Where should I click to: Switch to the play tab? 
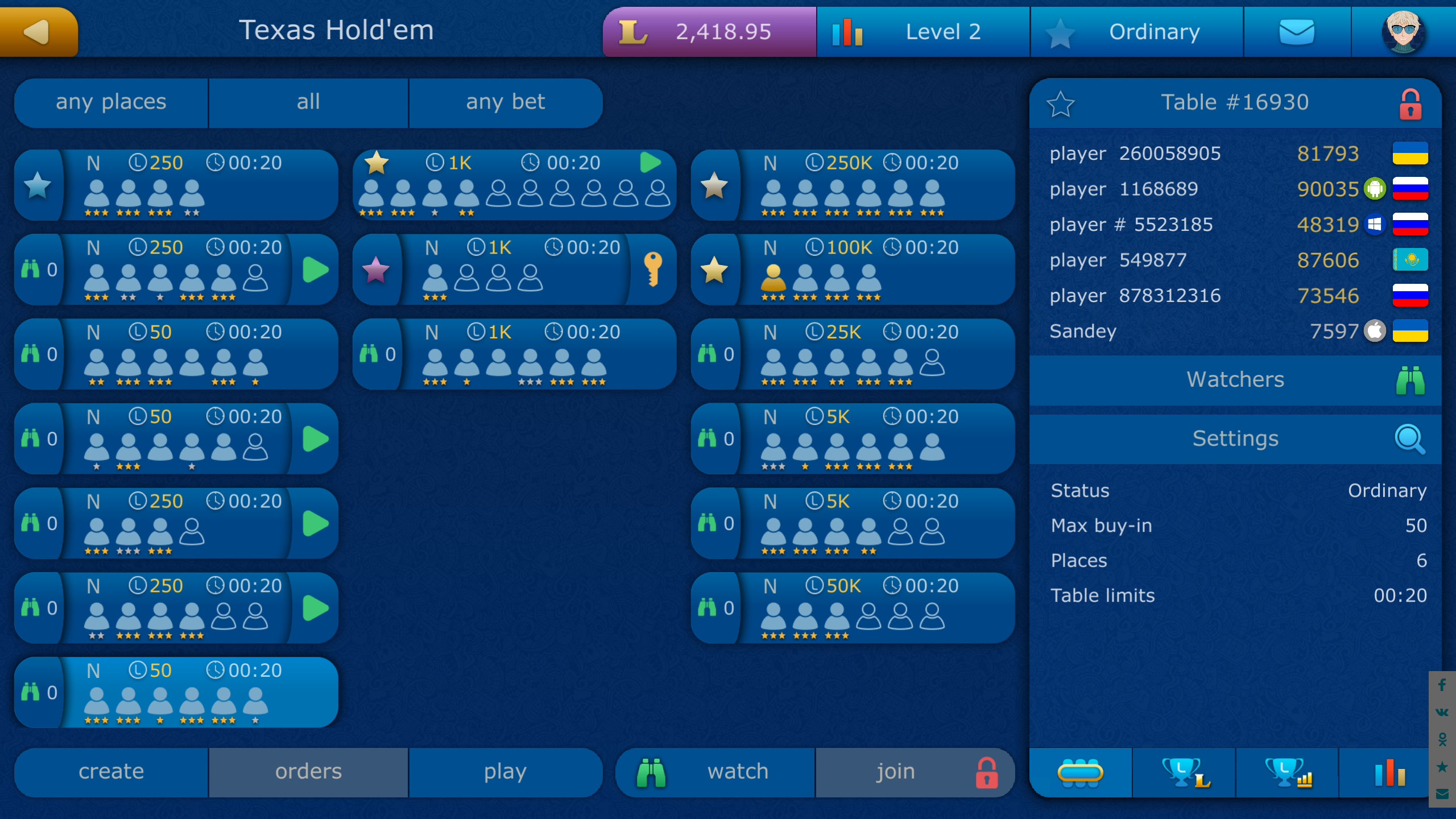coord(506,772)
